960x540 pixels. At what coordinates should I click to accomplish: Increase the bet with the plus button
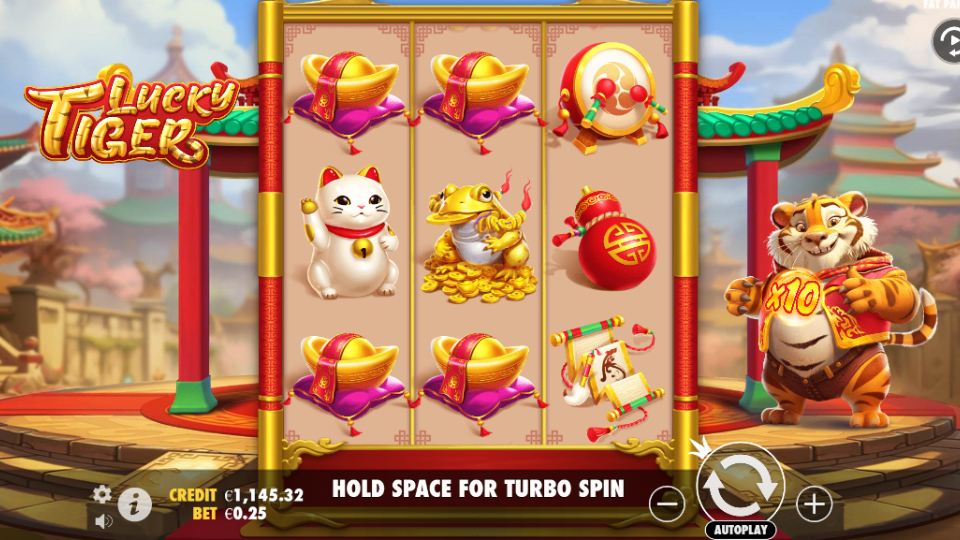point(814,504)
